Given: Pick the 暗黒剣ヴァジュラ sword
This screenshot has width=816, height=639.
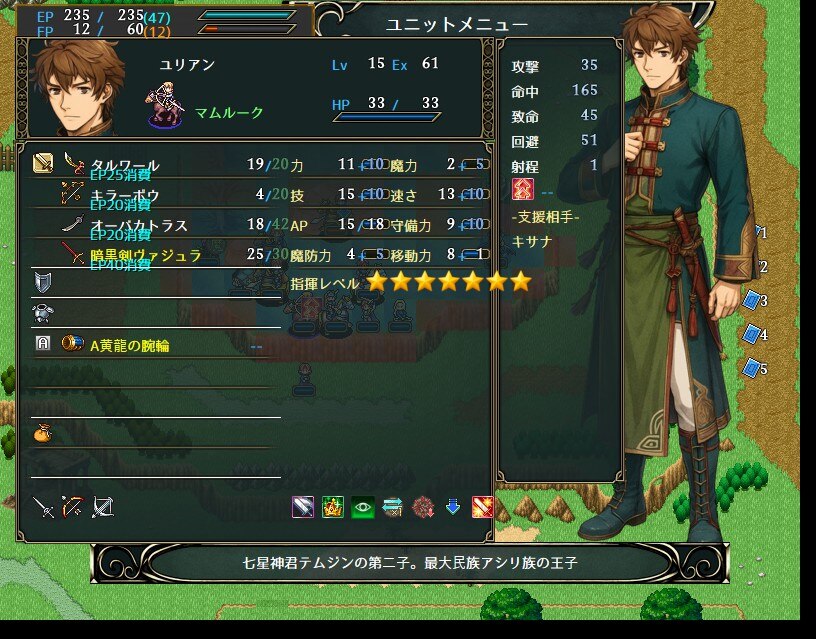Looking at the screenshot, I should click(146, 255).
